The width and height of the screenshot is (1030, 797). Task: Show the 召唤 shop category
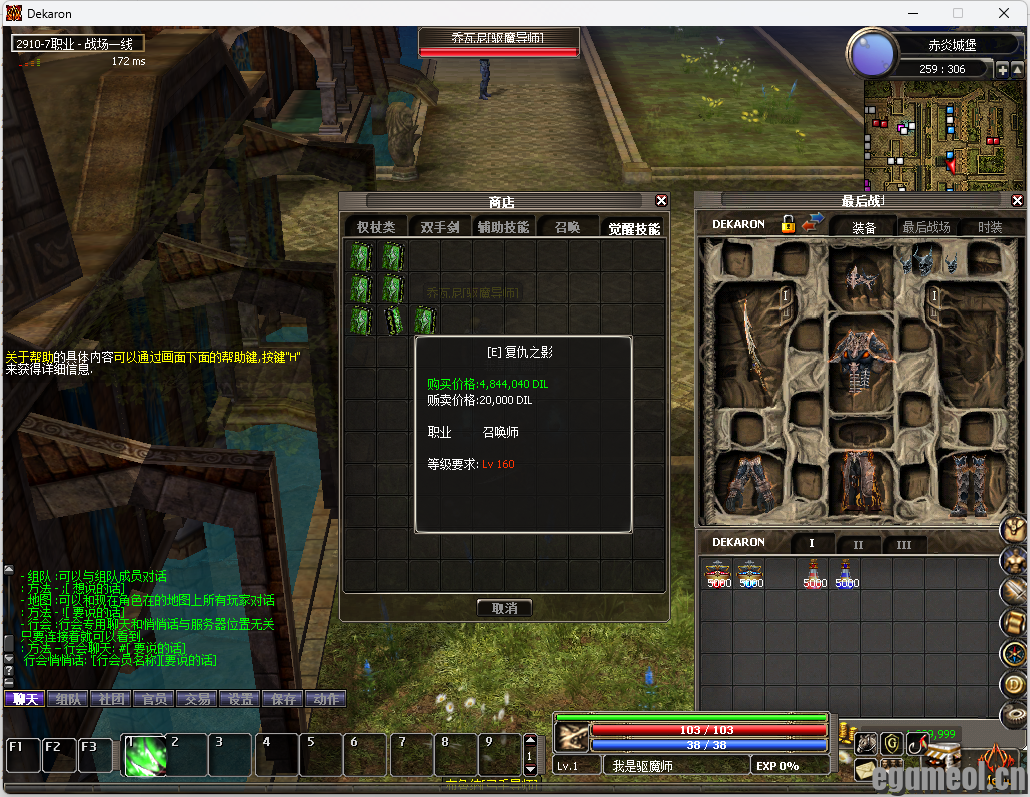567,227
